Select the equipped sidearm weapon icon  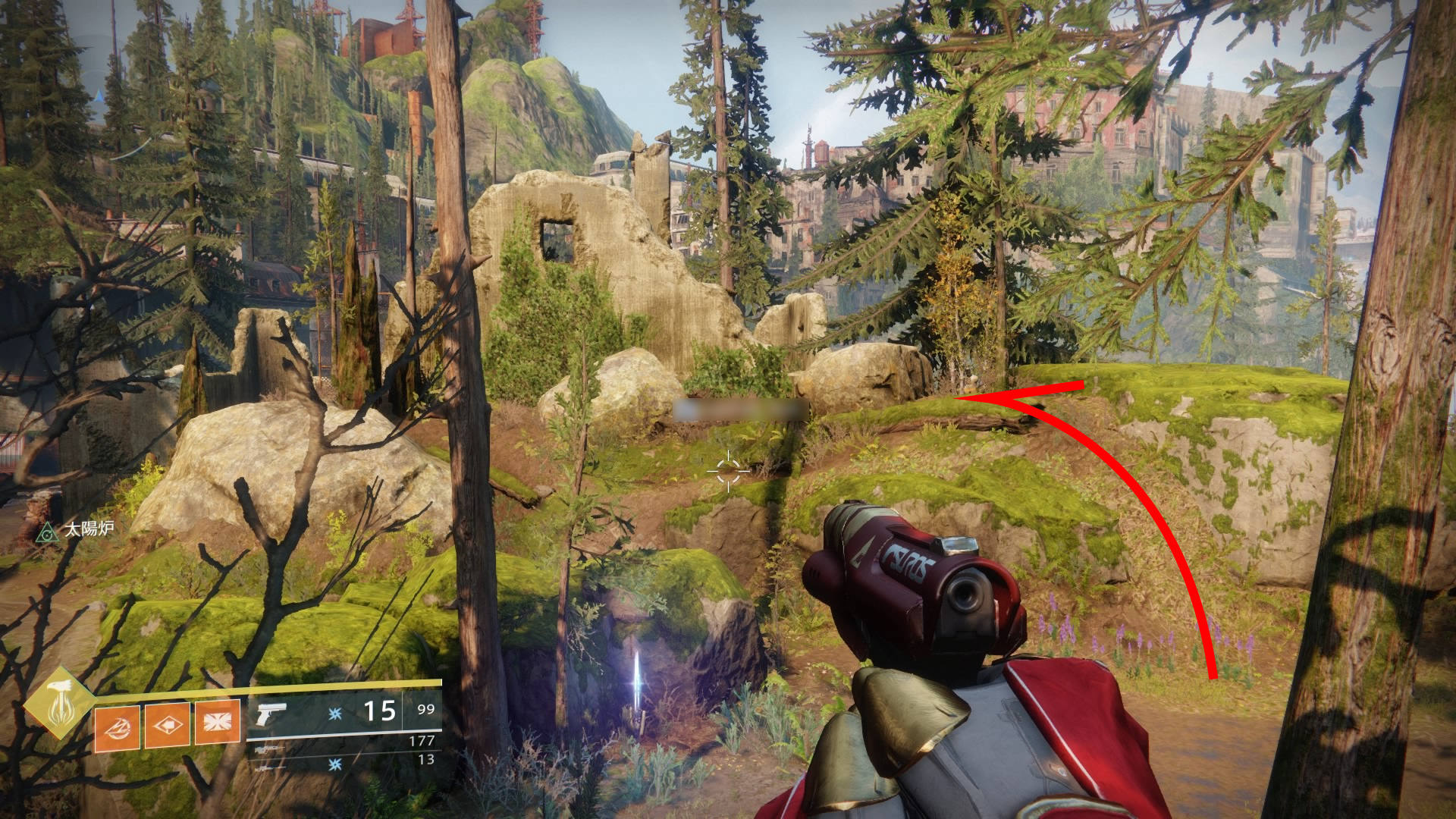272,713
